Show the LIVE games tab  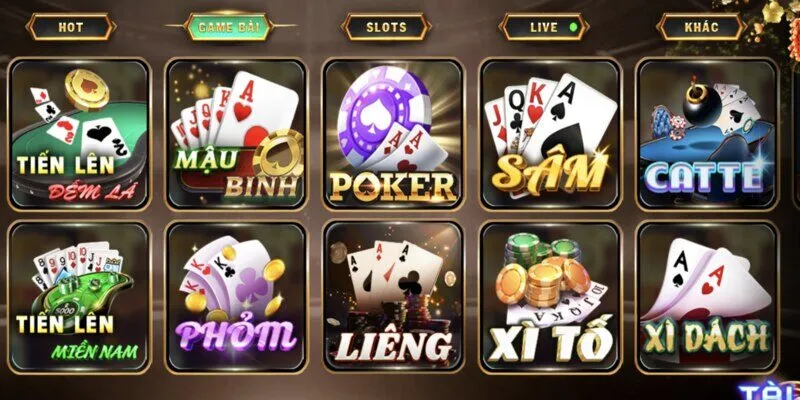pos(544,27)
